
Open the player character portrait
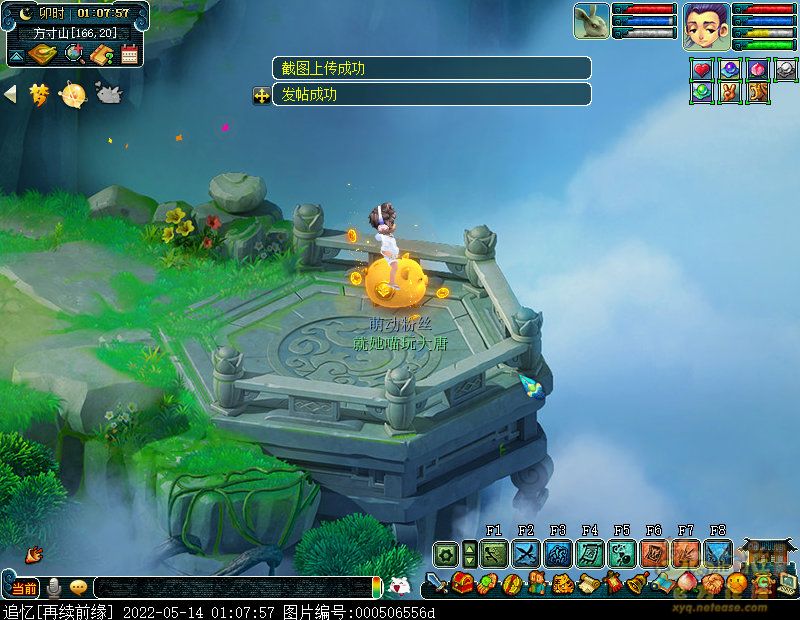(706, 26)
